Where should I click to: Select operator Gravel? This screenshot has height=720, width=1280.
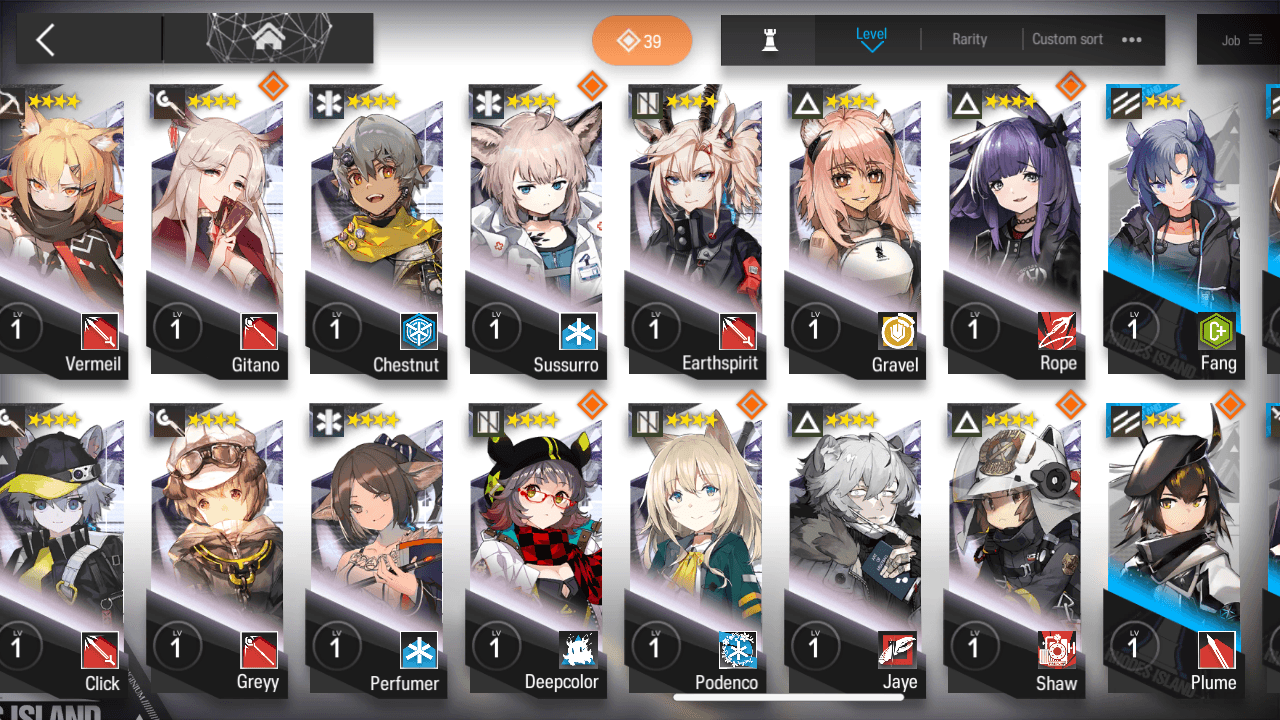click(x=857, y=230)
